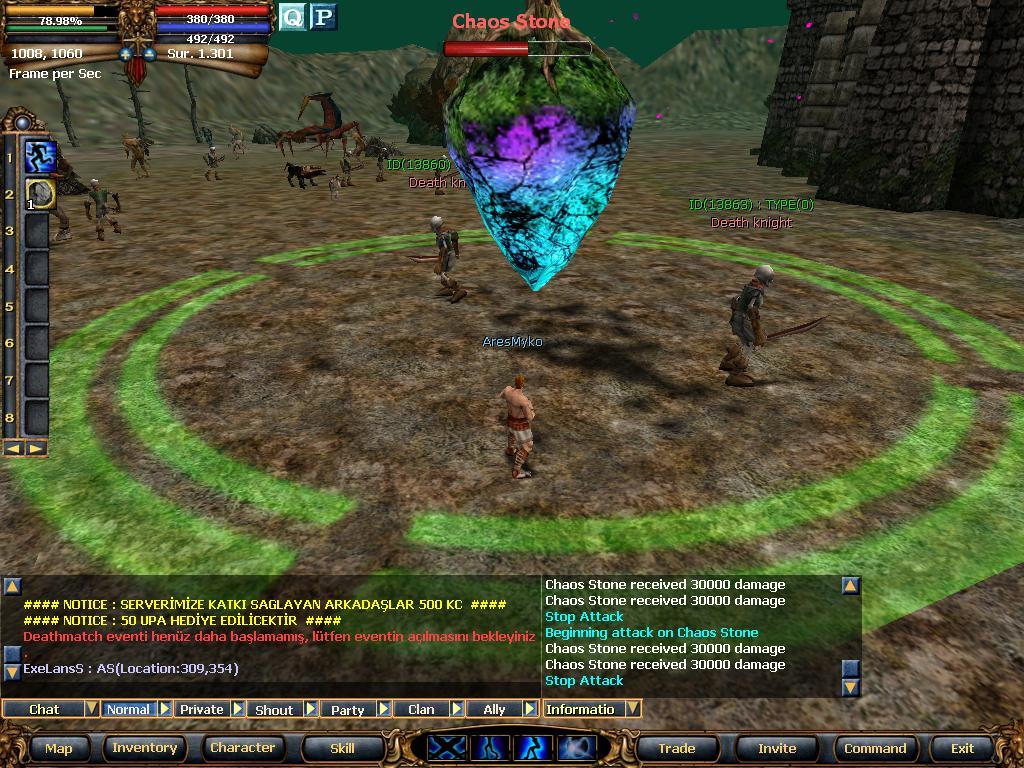Activate the sprint skill in slot 1
Viewport: 1024px width, 768px height.
click(x=39, y=157)
